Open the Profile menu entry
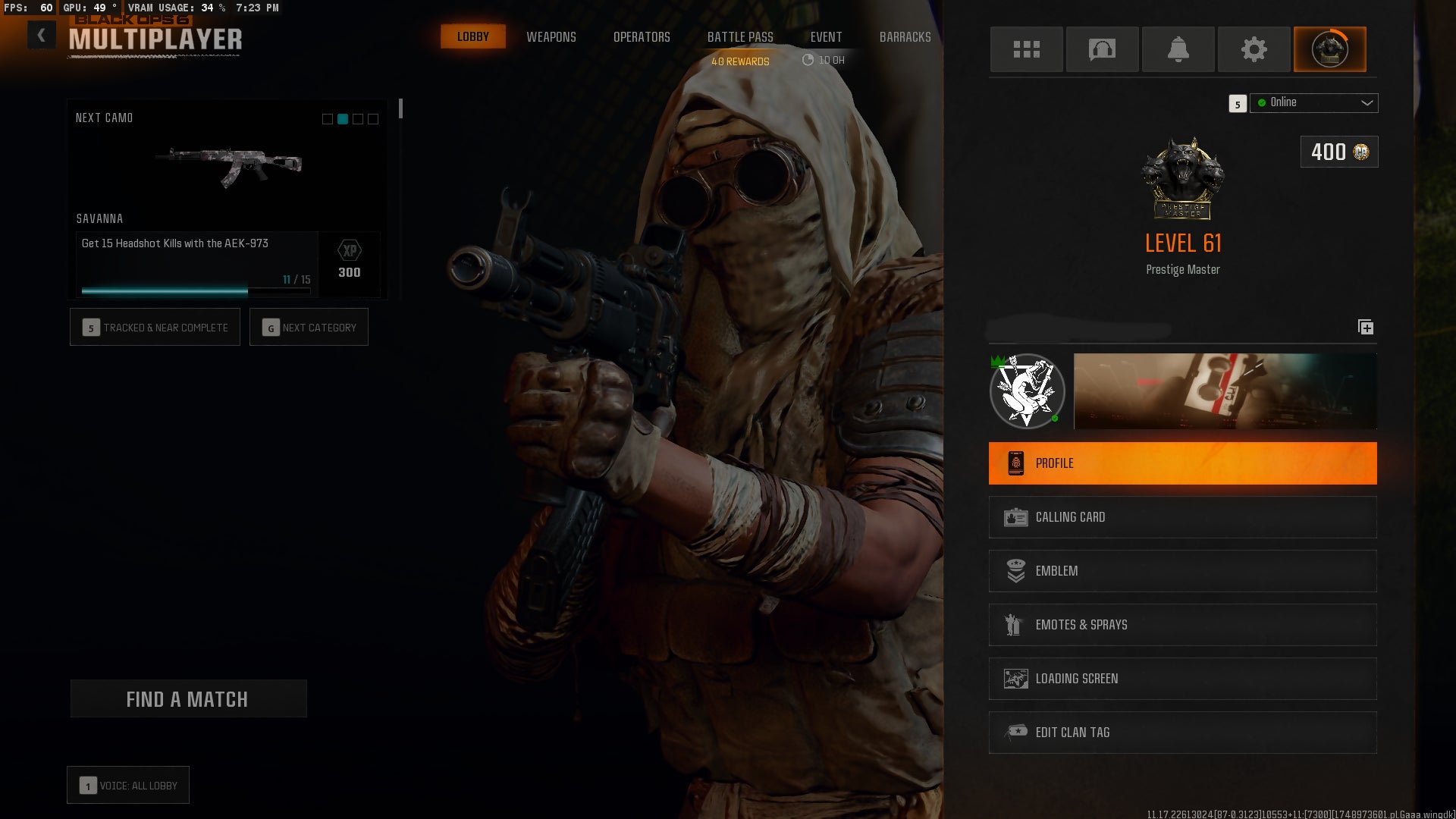Viewport: 1456px width, 819px height. pos(1182,463)
